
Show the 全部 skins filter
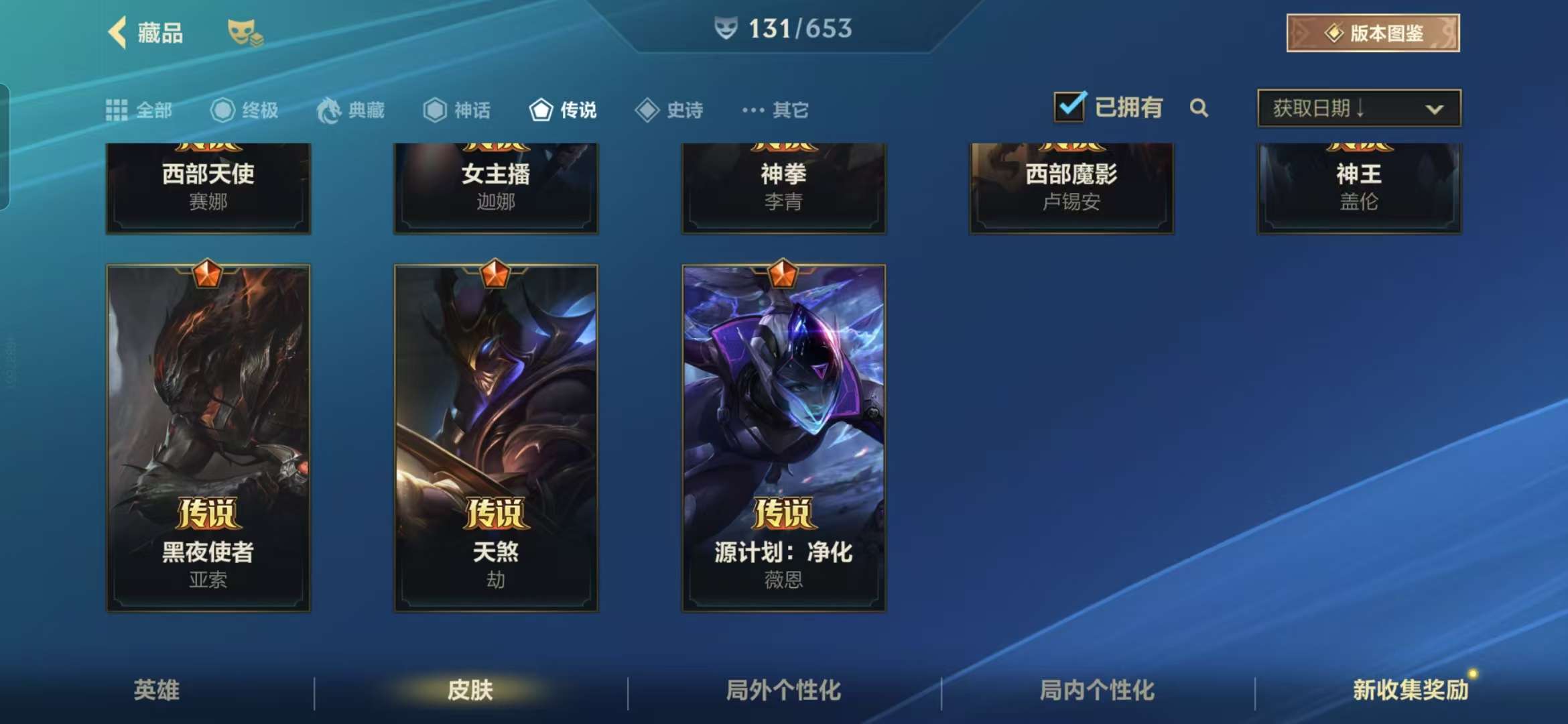click(x=139, y=110)
